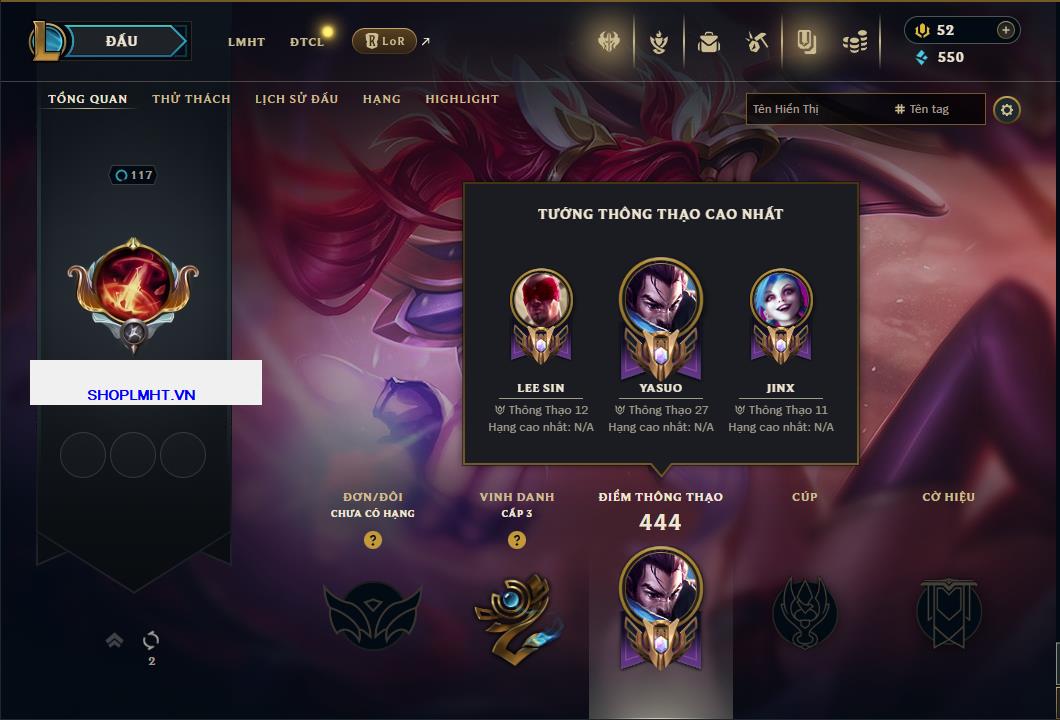
Task: Open profile settings gear icon
Action: pos(1007,110)
